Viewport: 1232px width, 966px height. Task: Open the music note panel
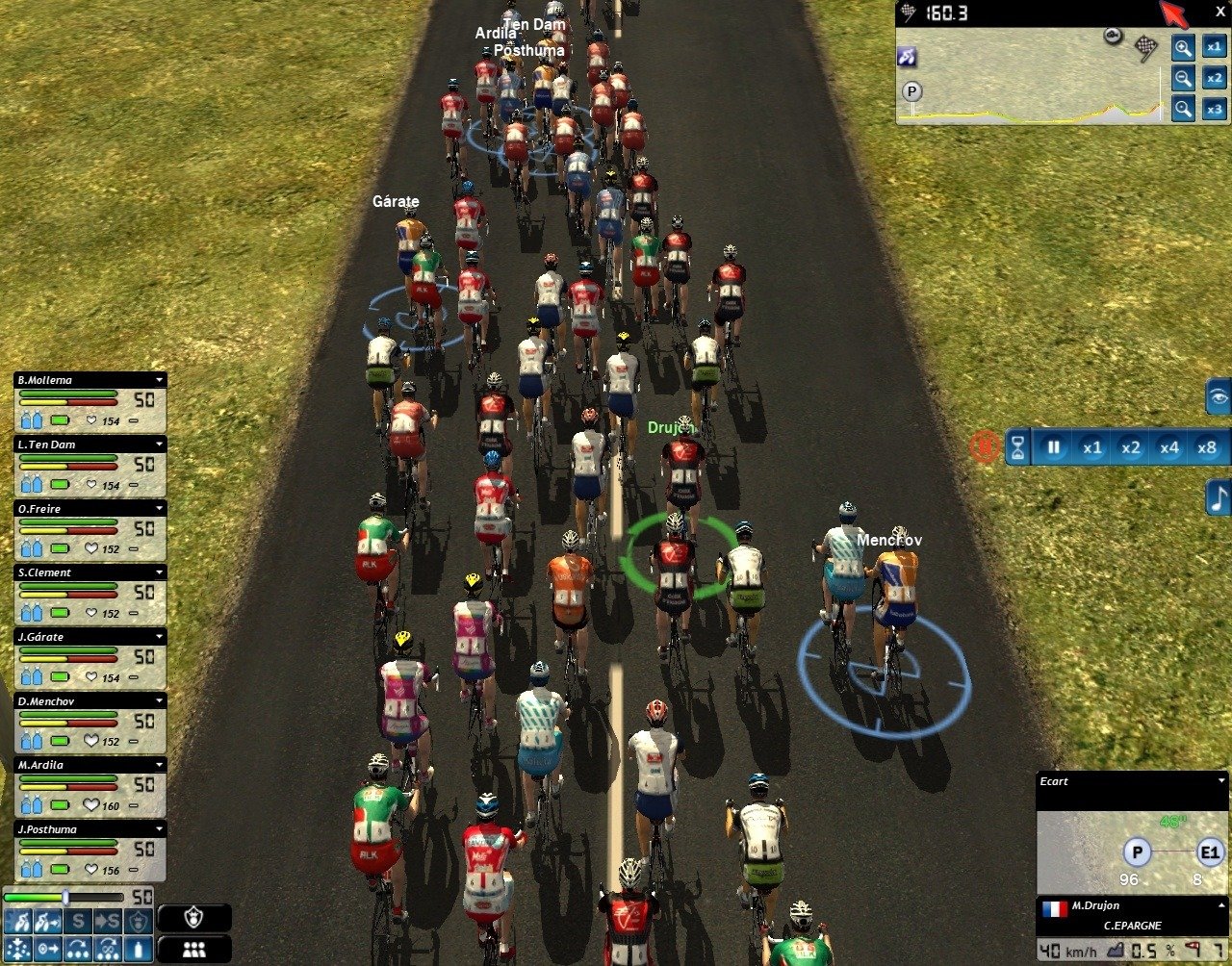pyautogui.click(x=1219, y=497)
